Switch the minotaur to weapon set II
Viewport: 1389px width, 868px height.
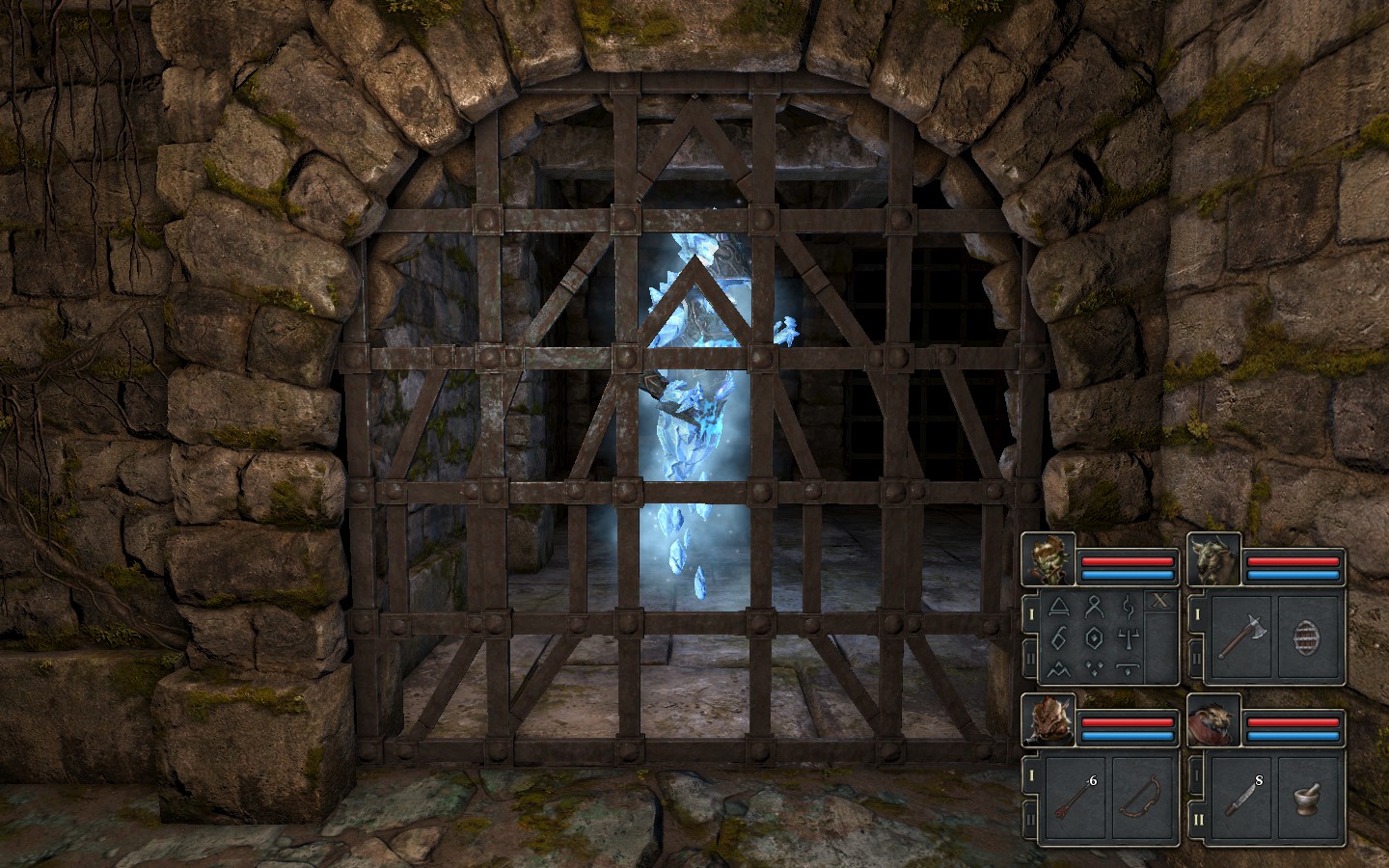coord(1197,659)
